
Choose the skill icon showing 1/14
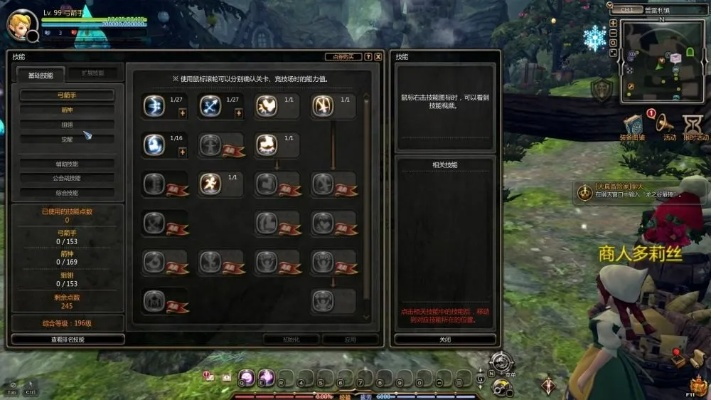pyautogui.click(x=154, y=144)
